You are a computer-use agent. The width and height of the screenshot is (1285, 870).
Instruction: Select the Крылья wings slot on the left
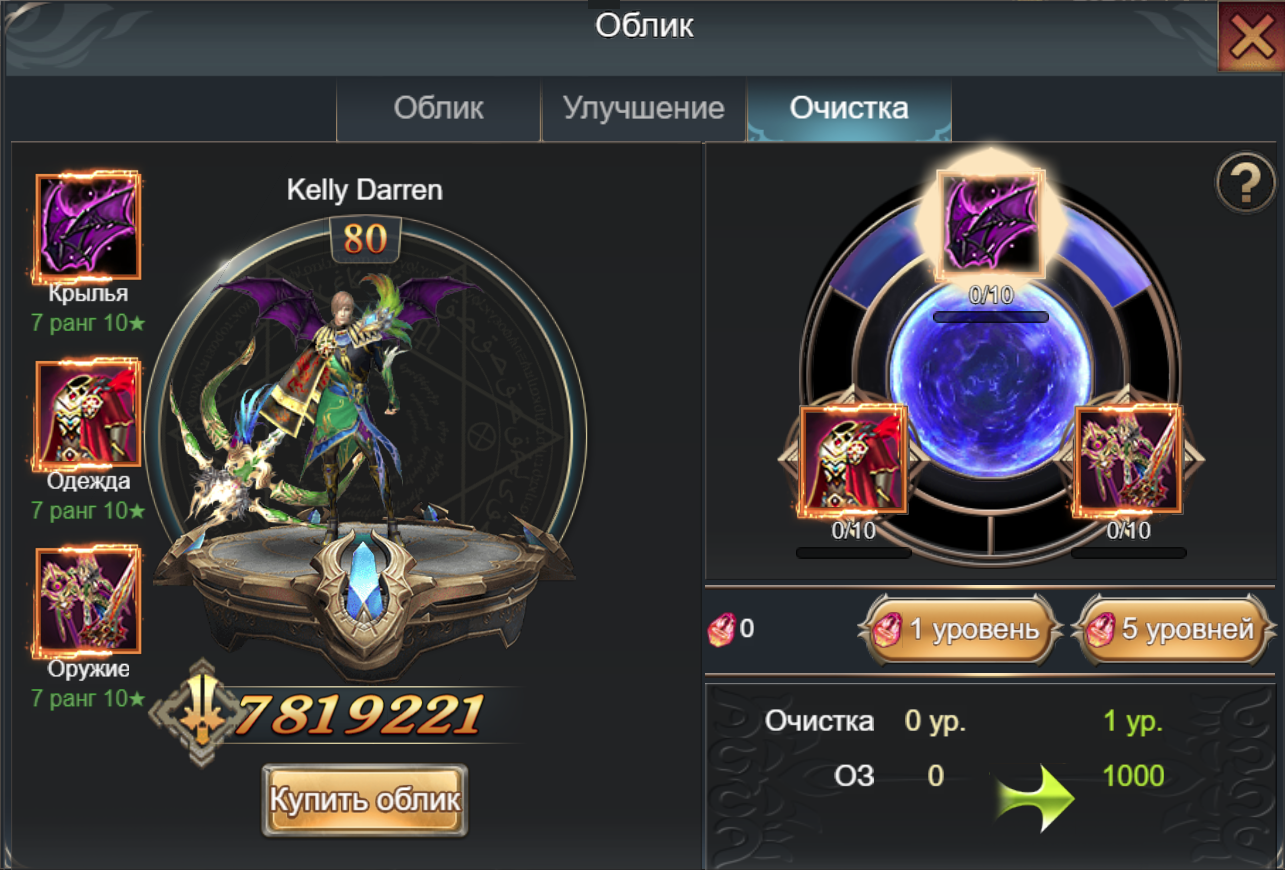88,228
